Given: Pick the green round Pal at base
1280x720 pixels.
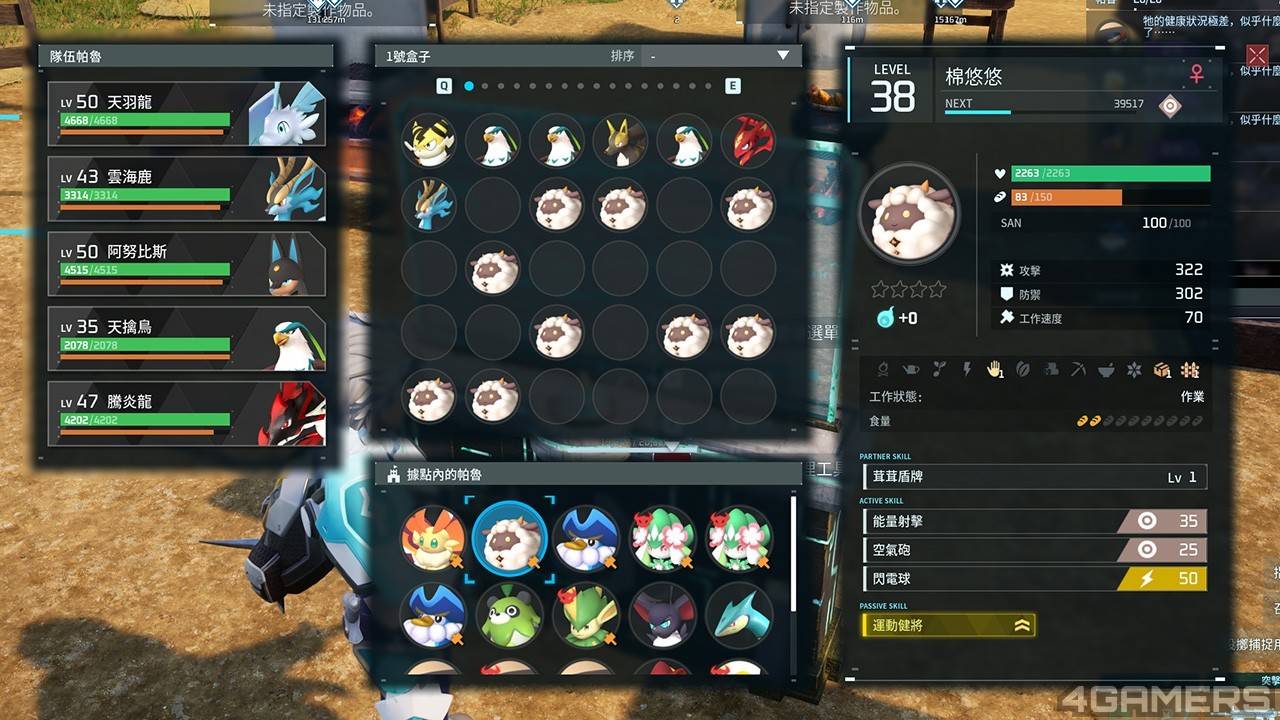Looking at the screenshot, I should [x=509, y=616].
